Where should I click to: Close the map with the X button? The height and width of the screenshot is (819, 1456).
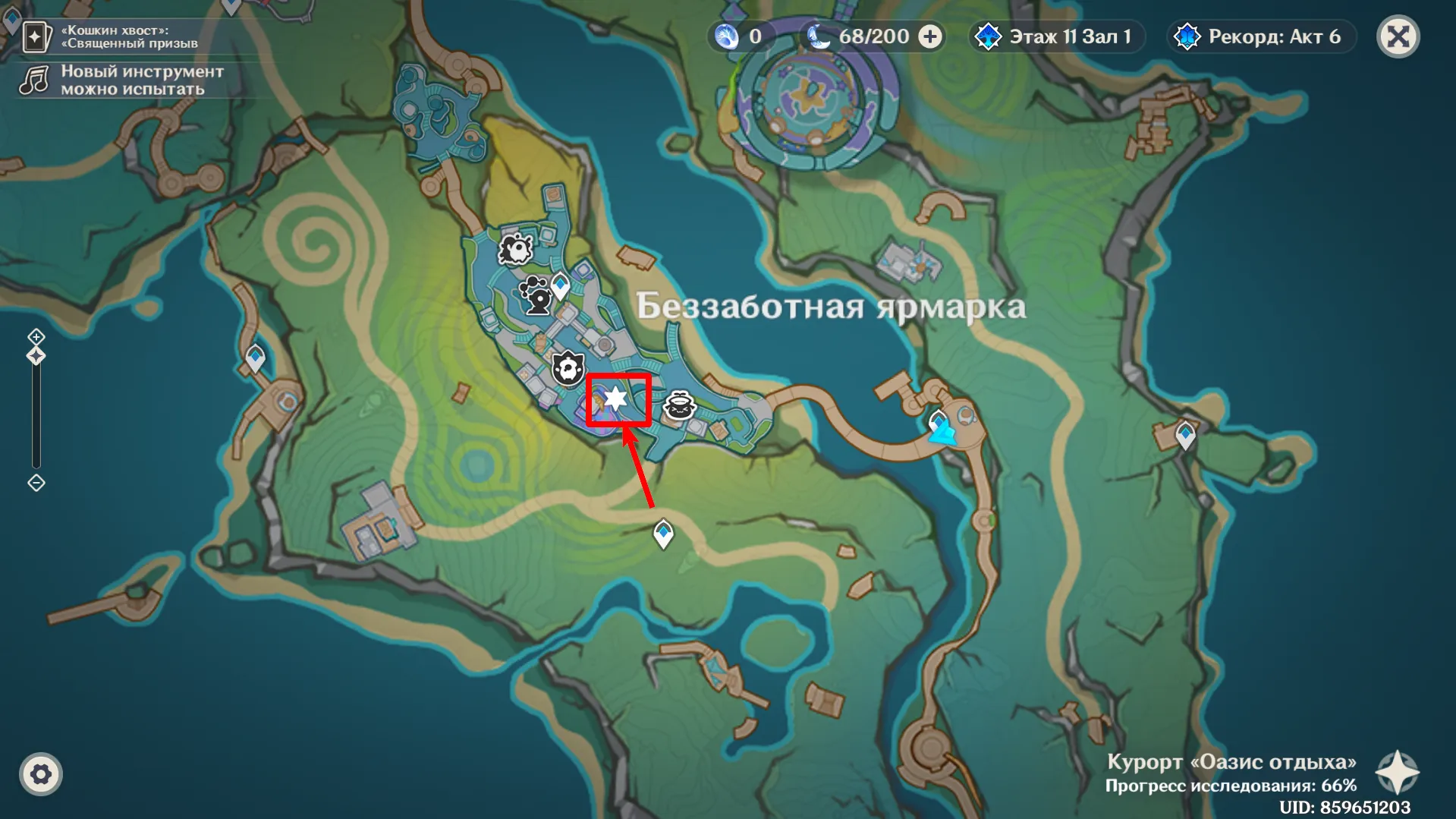coord(1399,36)
